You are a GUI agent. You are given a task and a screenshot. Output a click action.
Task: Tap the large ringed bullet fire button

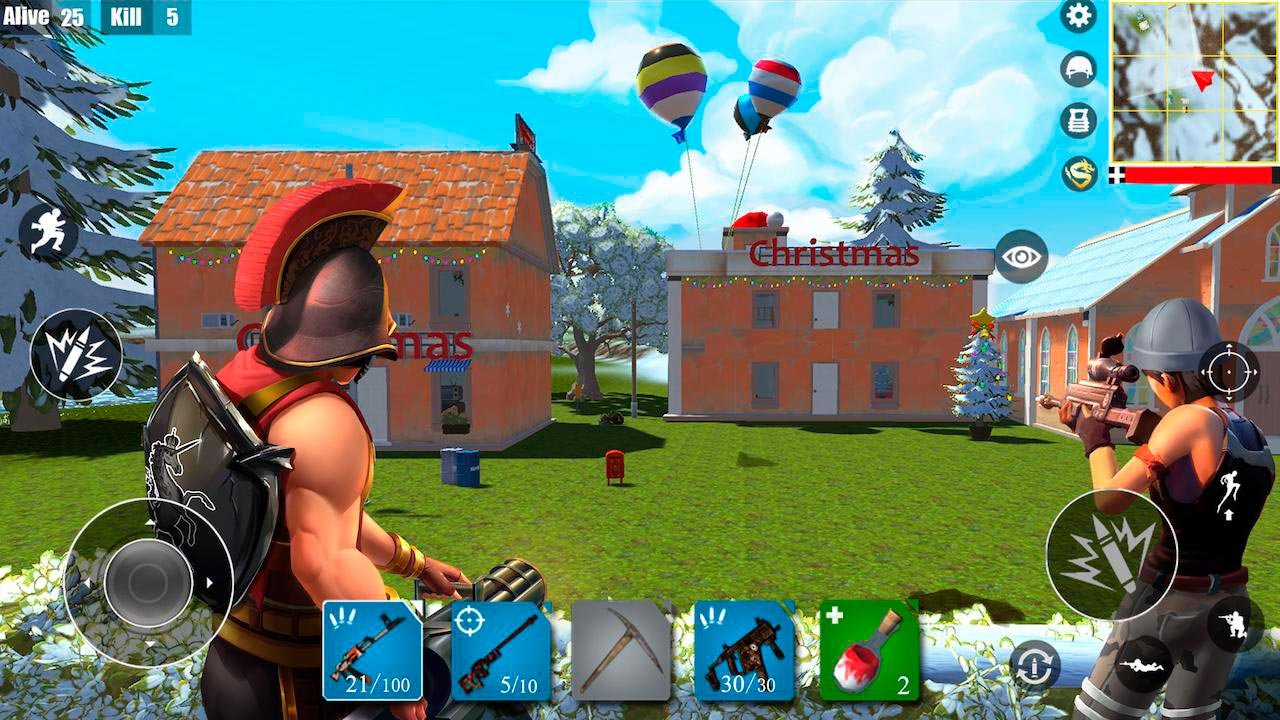coord(1111,554)
